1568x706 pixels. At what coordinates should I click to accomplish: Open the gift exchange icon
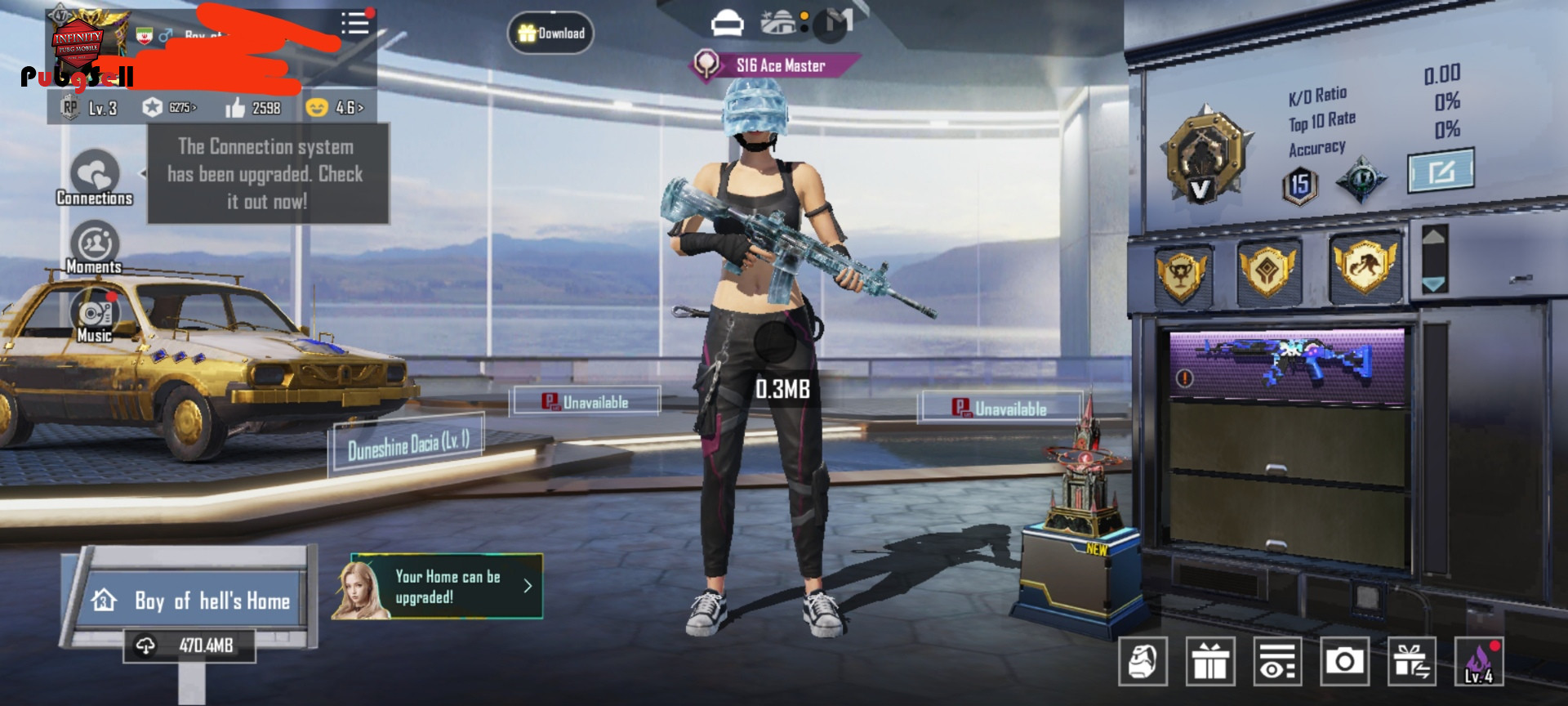click(1412, 661)
